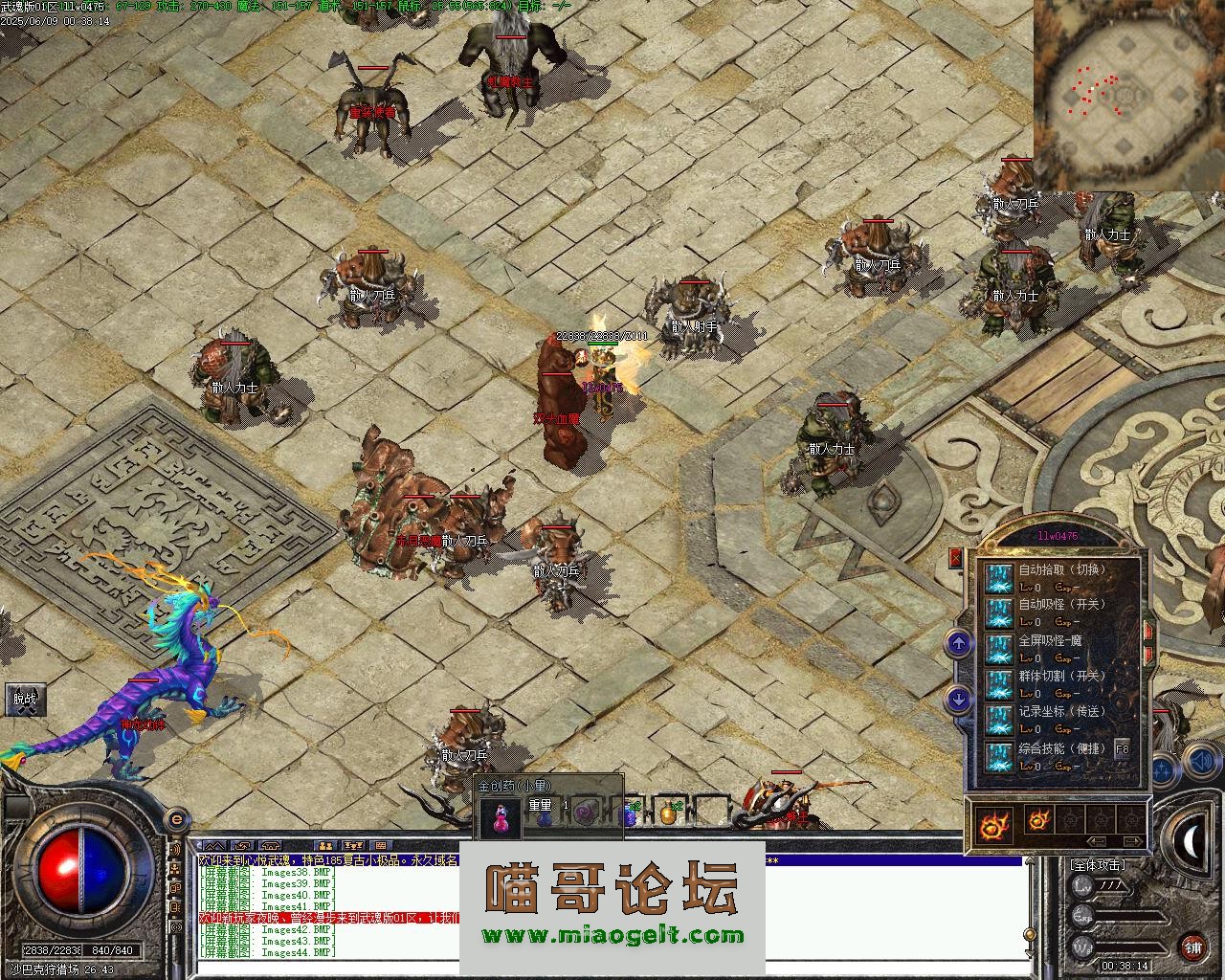Open the minimap

1127,94
